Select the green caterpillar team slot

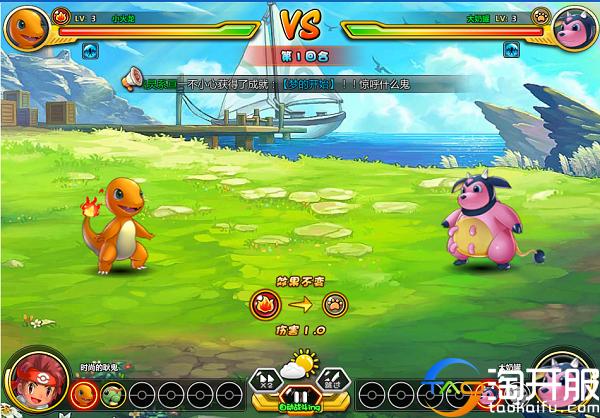point(113,394)
